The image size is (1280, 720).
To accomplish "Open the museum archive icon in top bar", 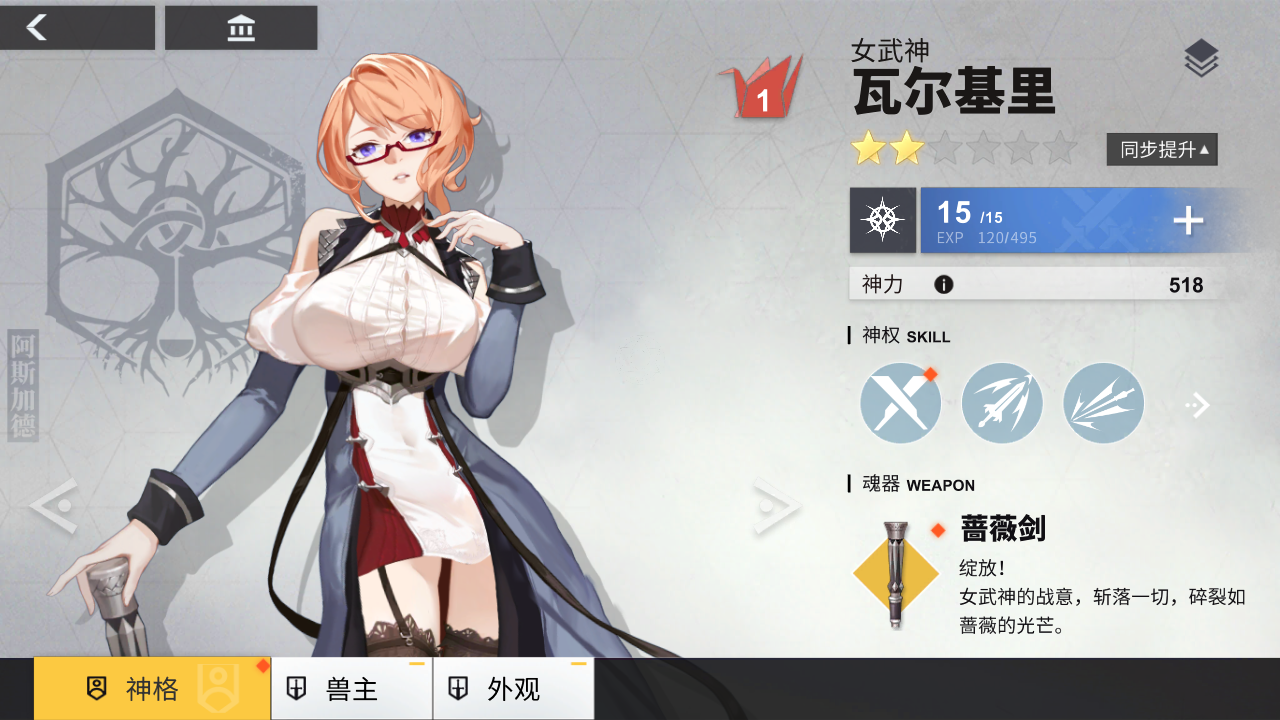I will tap(240, 27).
